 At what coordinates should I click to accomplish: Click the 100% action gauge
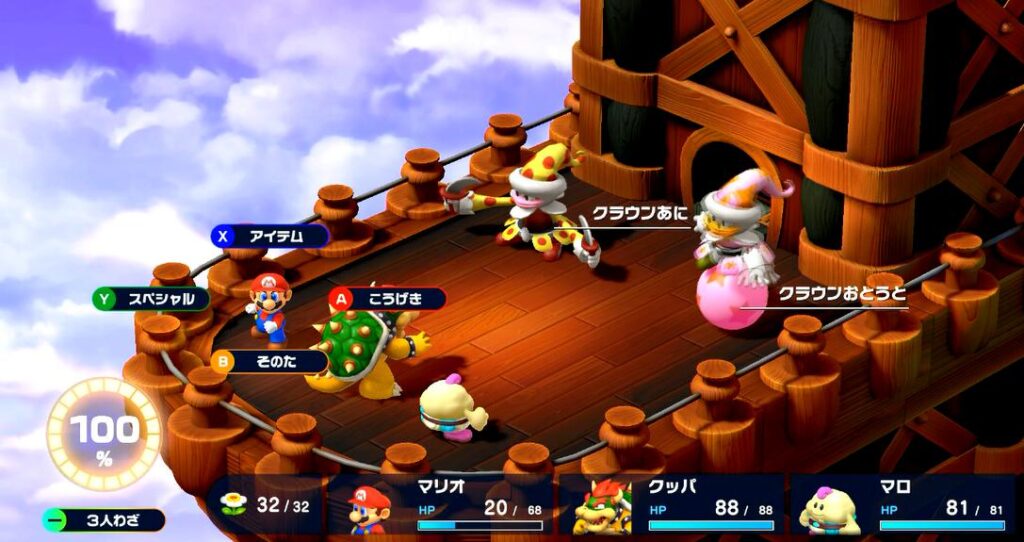103,435
